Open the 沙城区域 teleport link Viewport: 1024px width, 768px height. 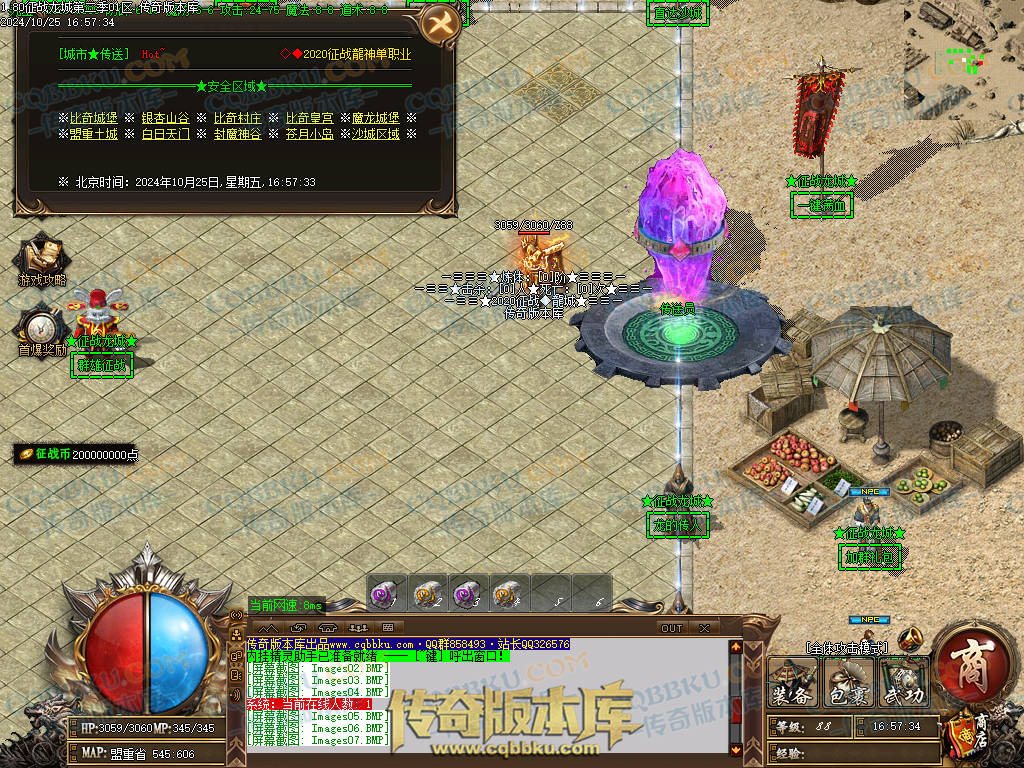[x=375, y=134]
